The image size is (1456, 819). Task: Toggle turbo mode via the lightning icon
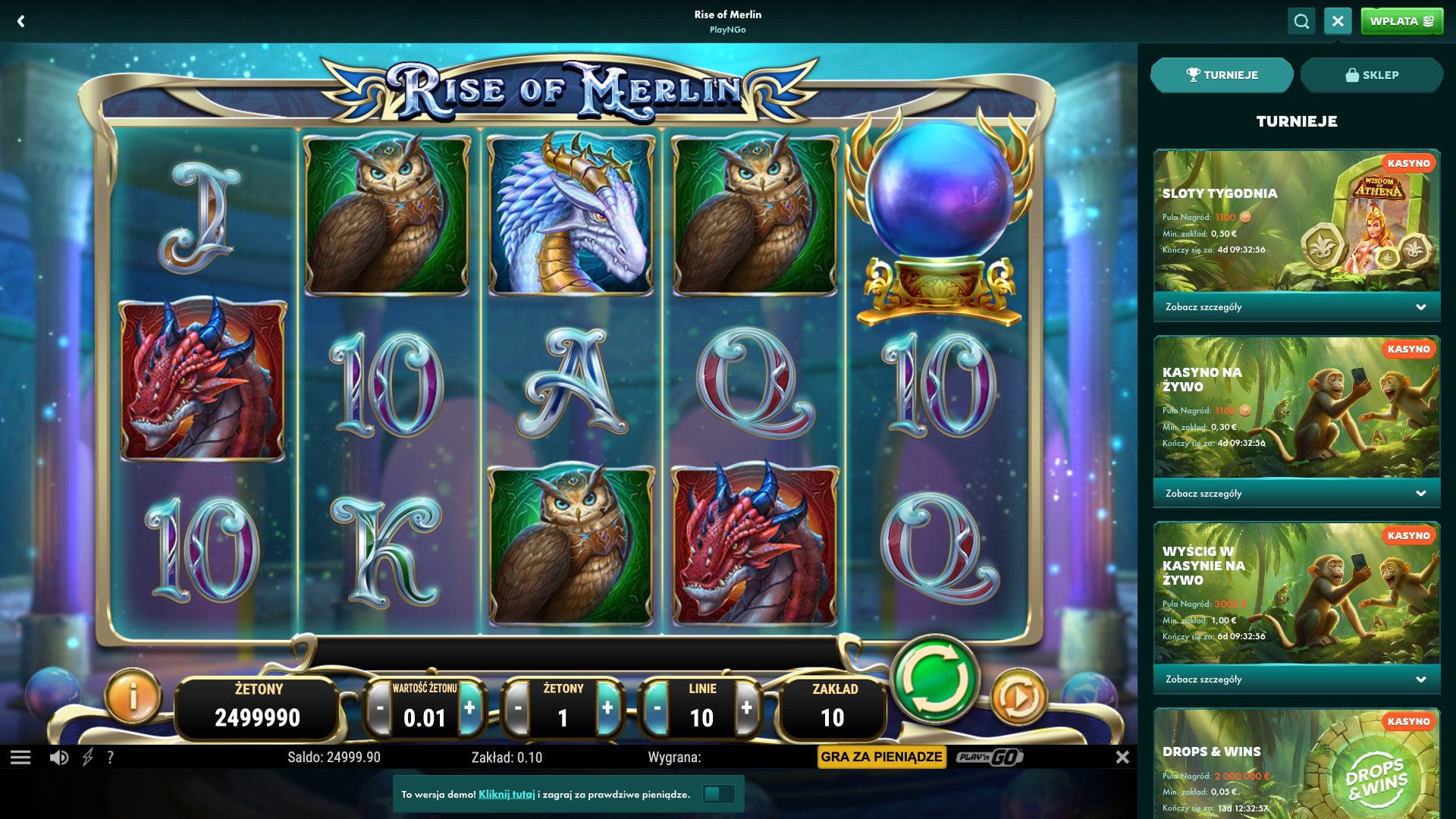click(x=89, y=757)
